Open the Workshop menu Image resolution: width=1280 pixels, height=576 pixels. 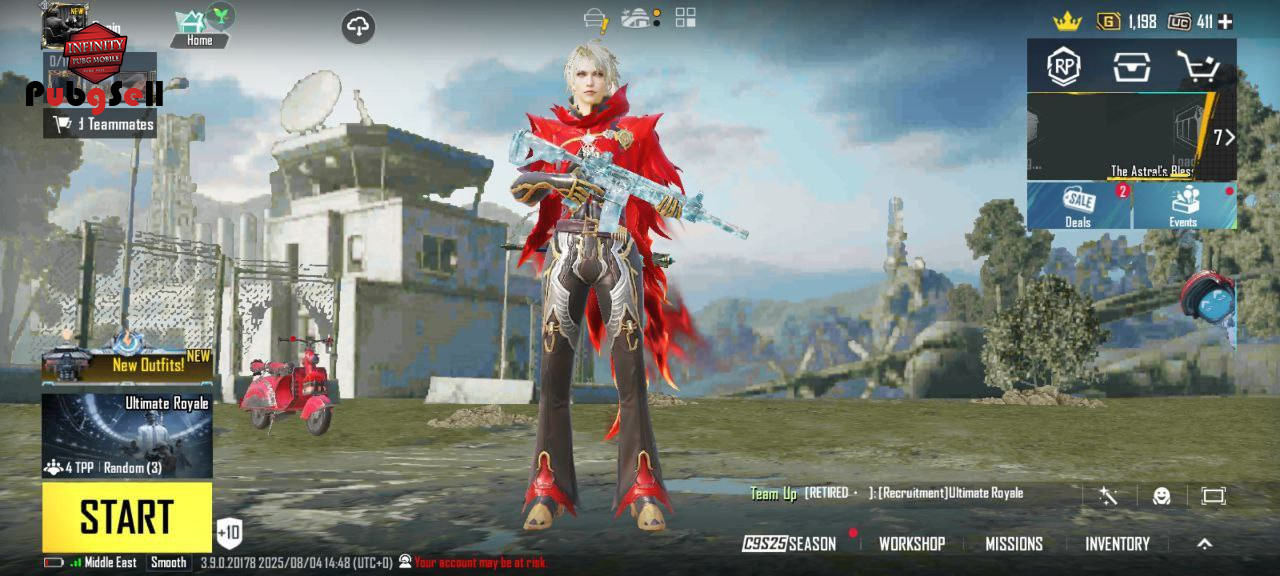pyautogui.click(x=911, y=544)
